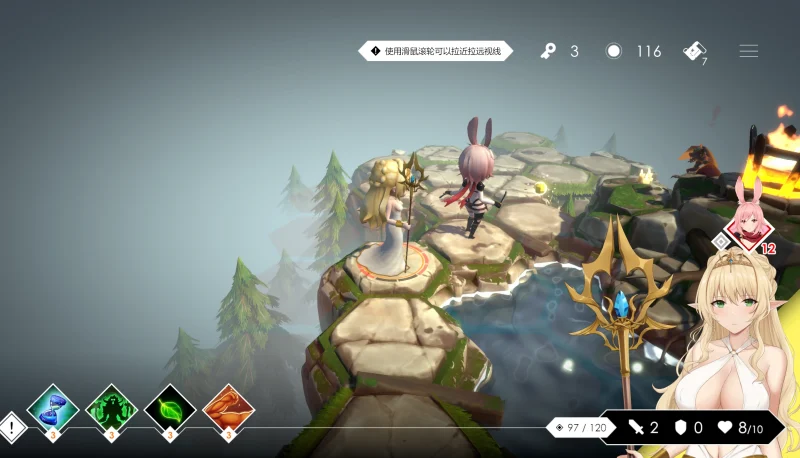
Task: Click the exclamation mark diamond icon
Action: 12,428
